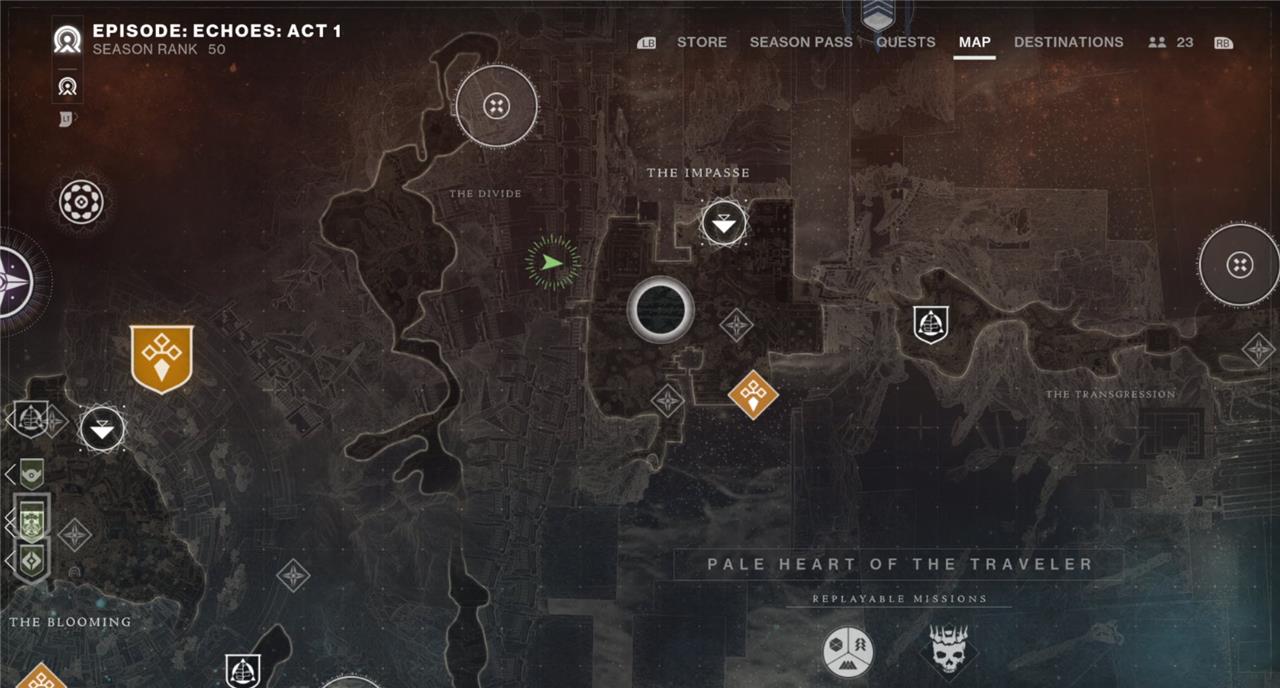Screen dimensions: 1280x688
Task: Go to the Destinations tab
Action: point(1068,42)
